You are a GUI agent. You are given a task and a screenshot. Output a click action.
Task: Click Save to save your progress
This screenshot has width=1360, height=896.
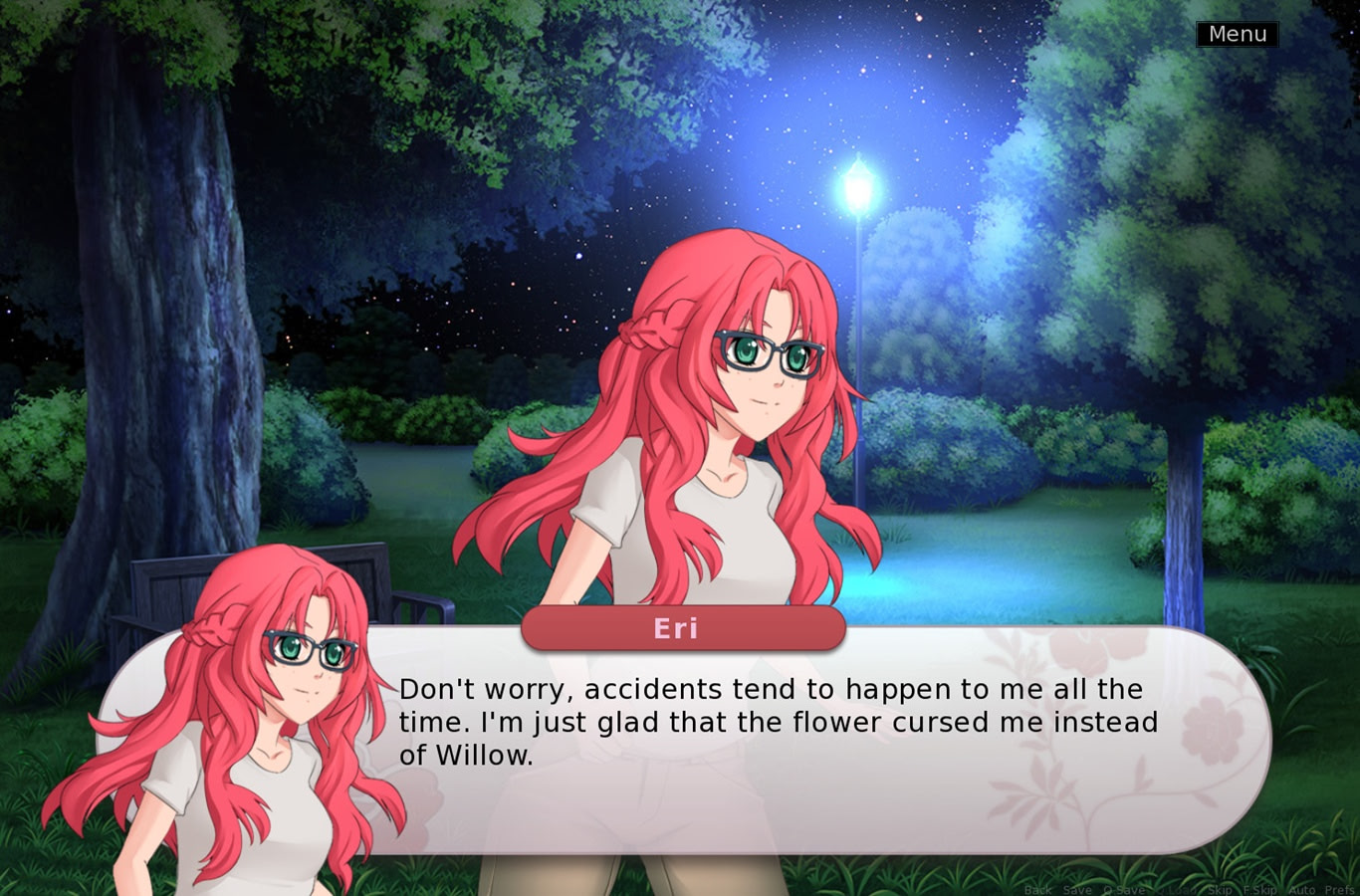point(1077,889)
